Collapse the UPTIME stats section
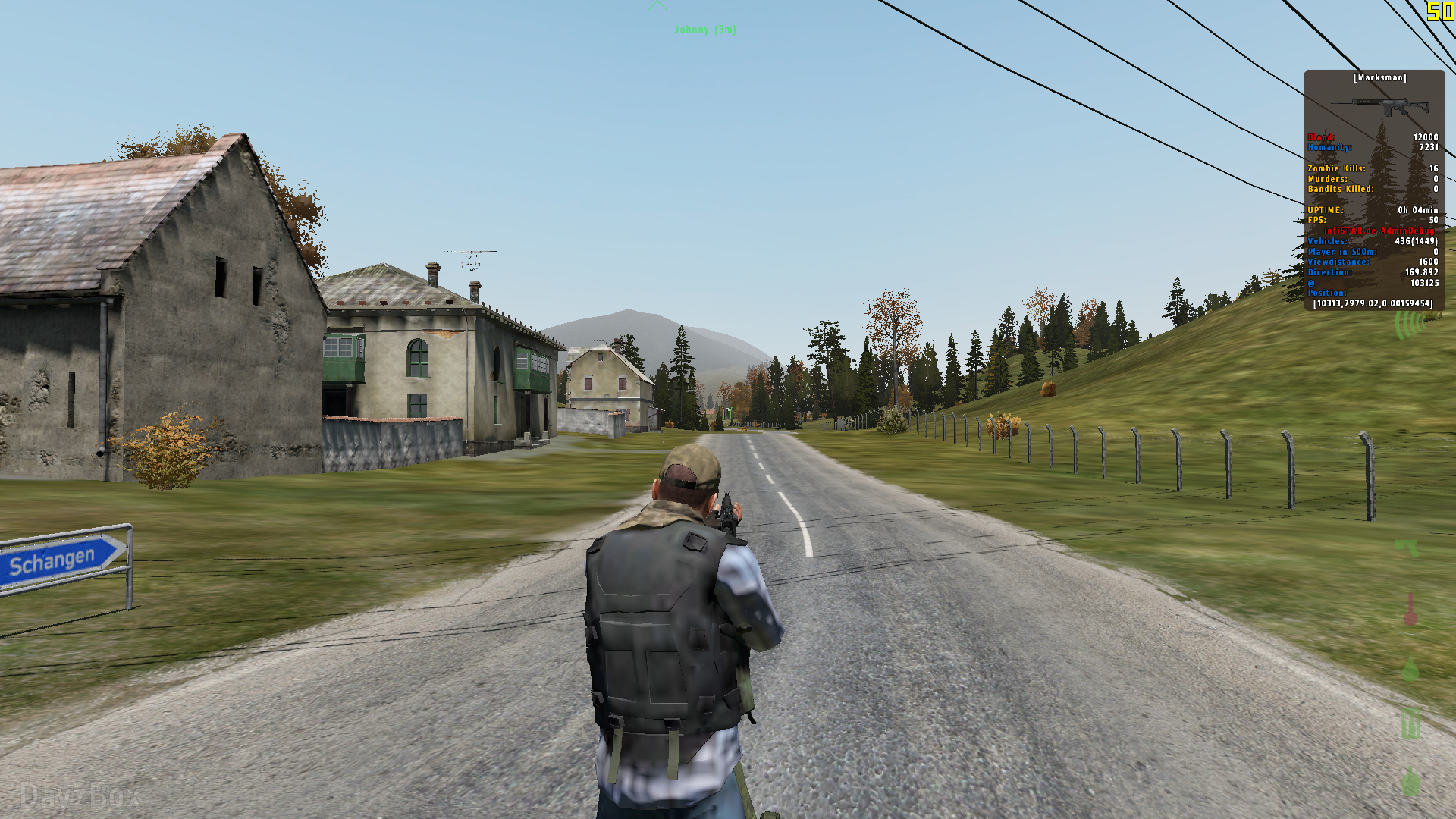Screen dimensions: 1456x819 [1326, 209]
